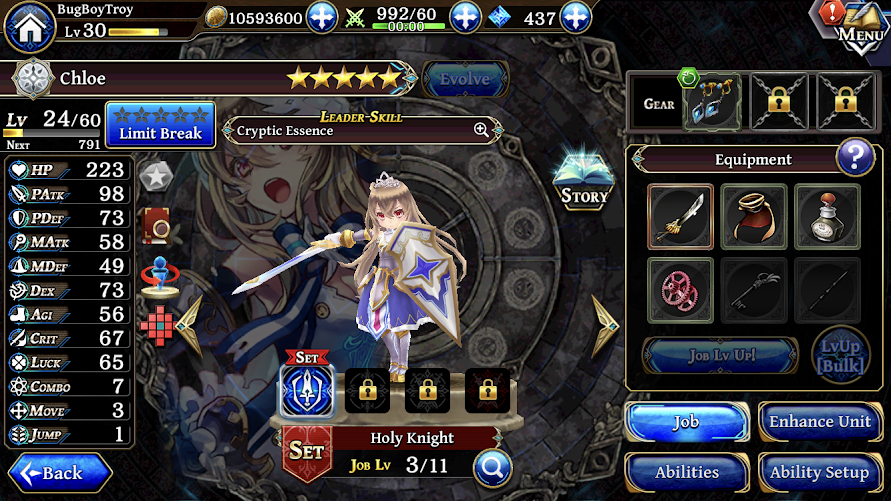Image resolution: width=891 pixels, height=501 pixels.
Task: Open Chloe's Story book
Action: coord(584,180)
